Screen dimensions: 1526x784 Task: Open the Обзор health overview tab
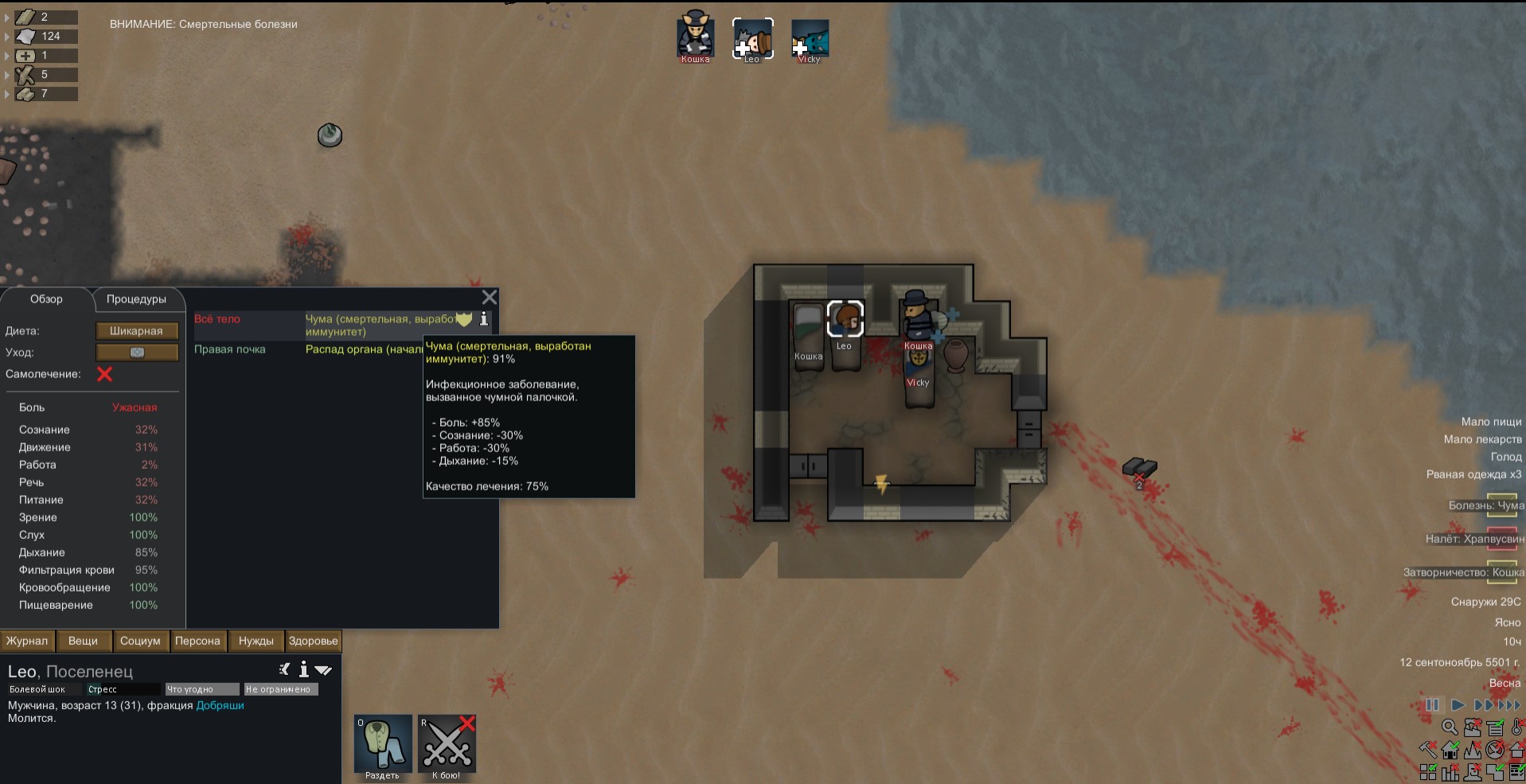[x=46, y=299]
